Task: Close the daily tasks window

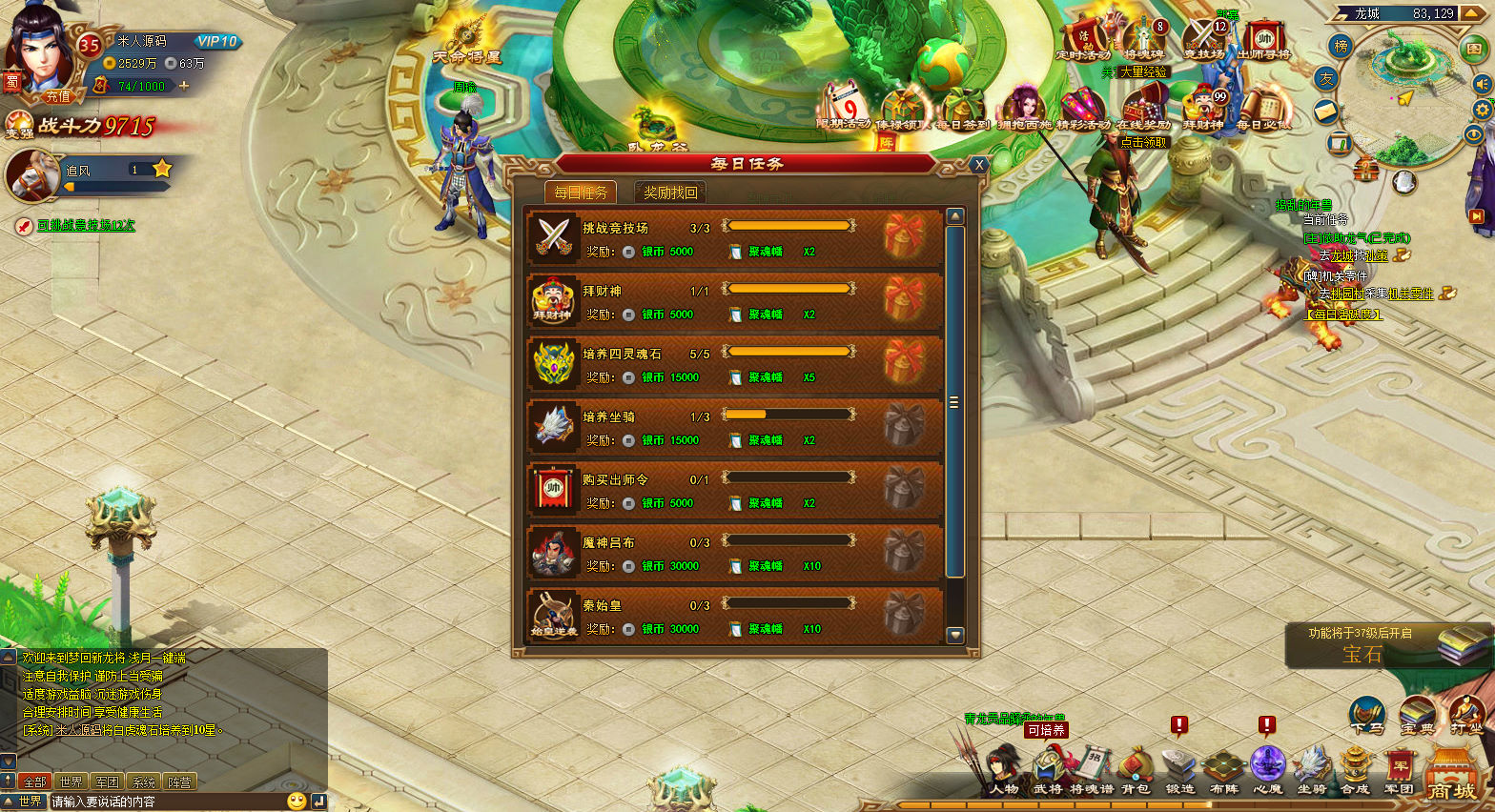Action: pos(978,165)
